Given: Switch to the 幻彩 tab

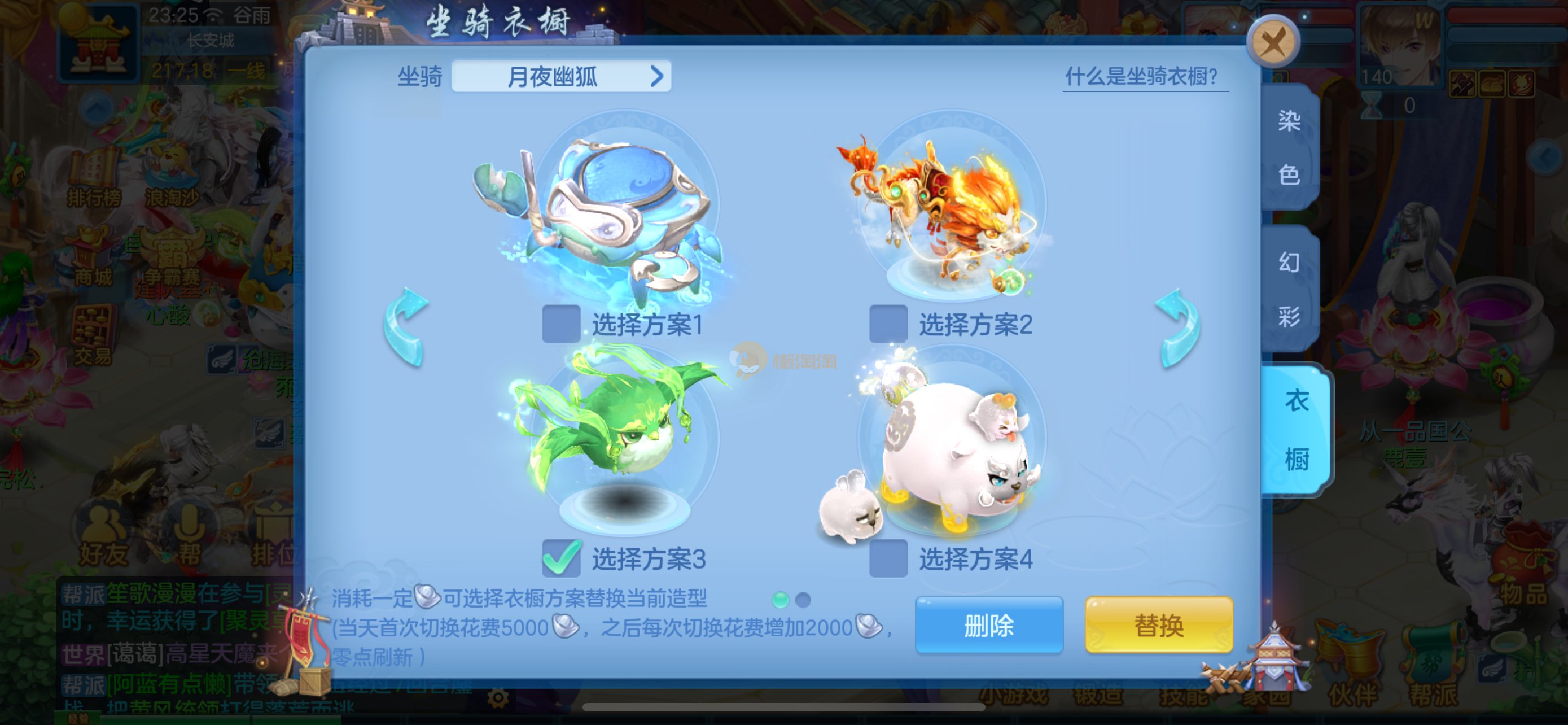Looking at the screenshot, I should (x=1289, y=289).
